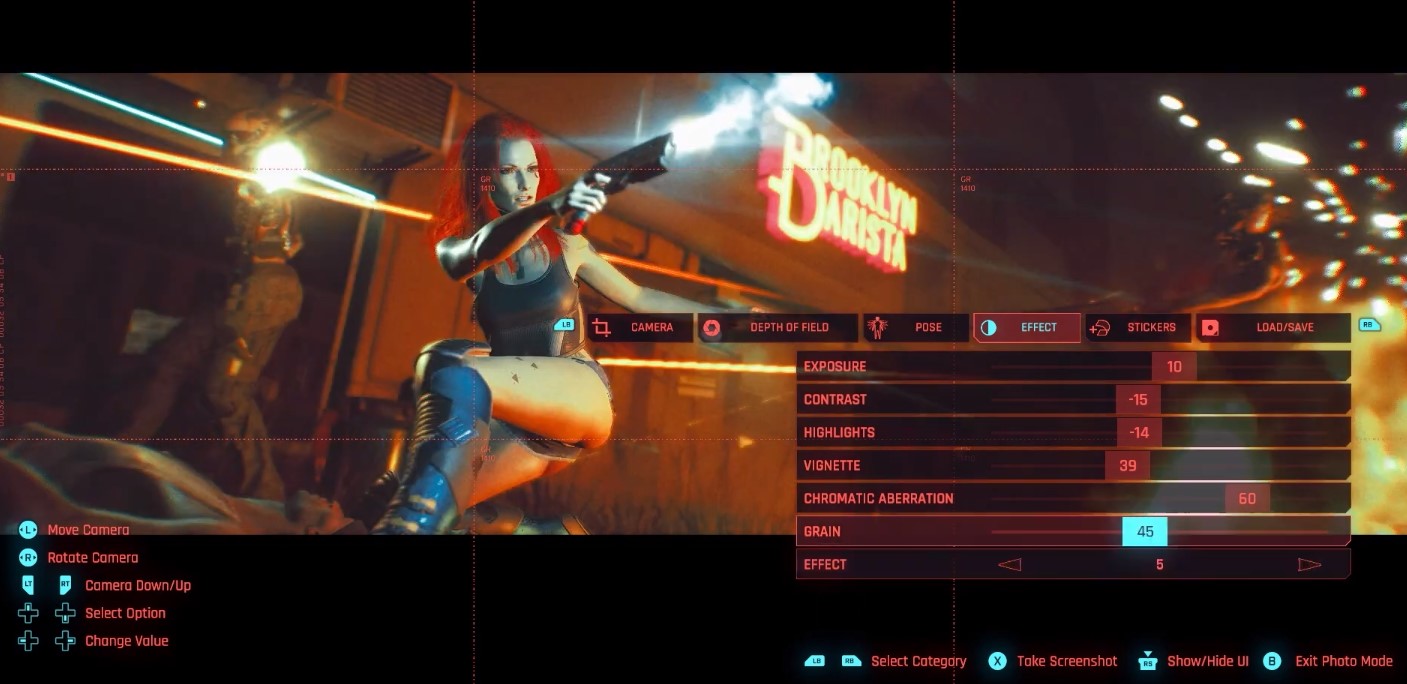Click the Effect tab
This screenshot has width=1407, height=684.
click(x=1027, y=327)
